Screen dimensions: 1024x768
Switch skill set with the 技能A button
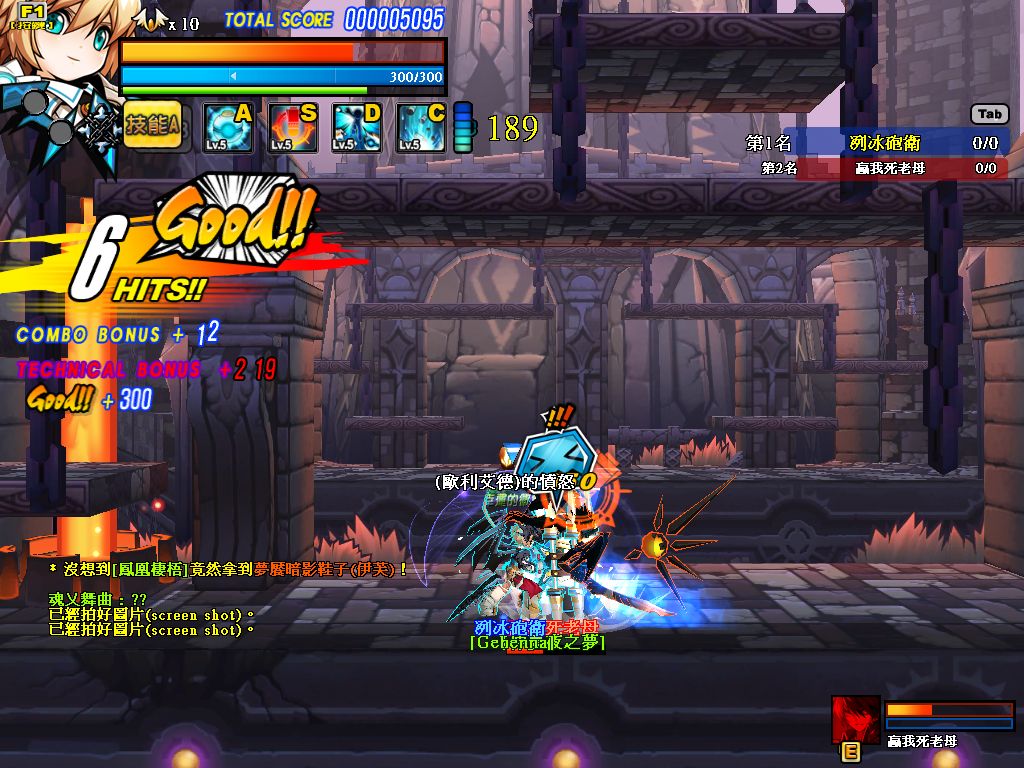tap(152, 126)
